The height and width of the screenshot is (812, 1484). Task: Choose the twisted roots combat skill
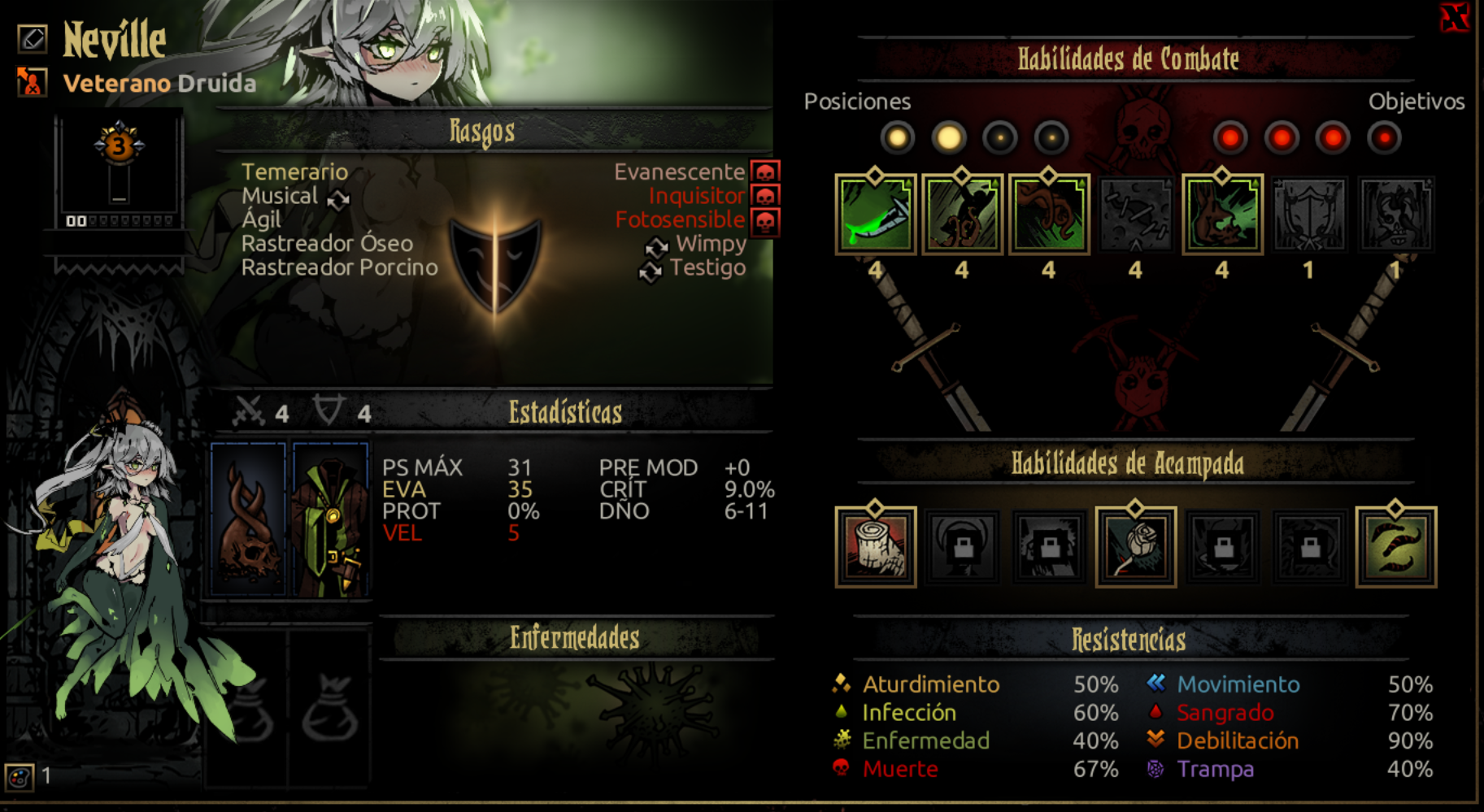click(1049, 215)
